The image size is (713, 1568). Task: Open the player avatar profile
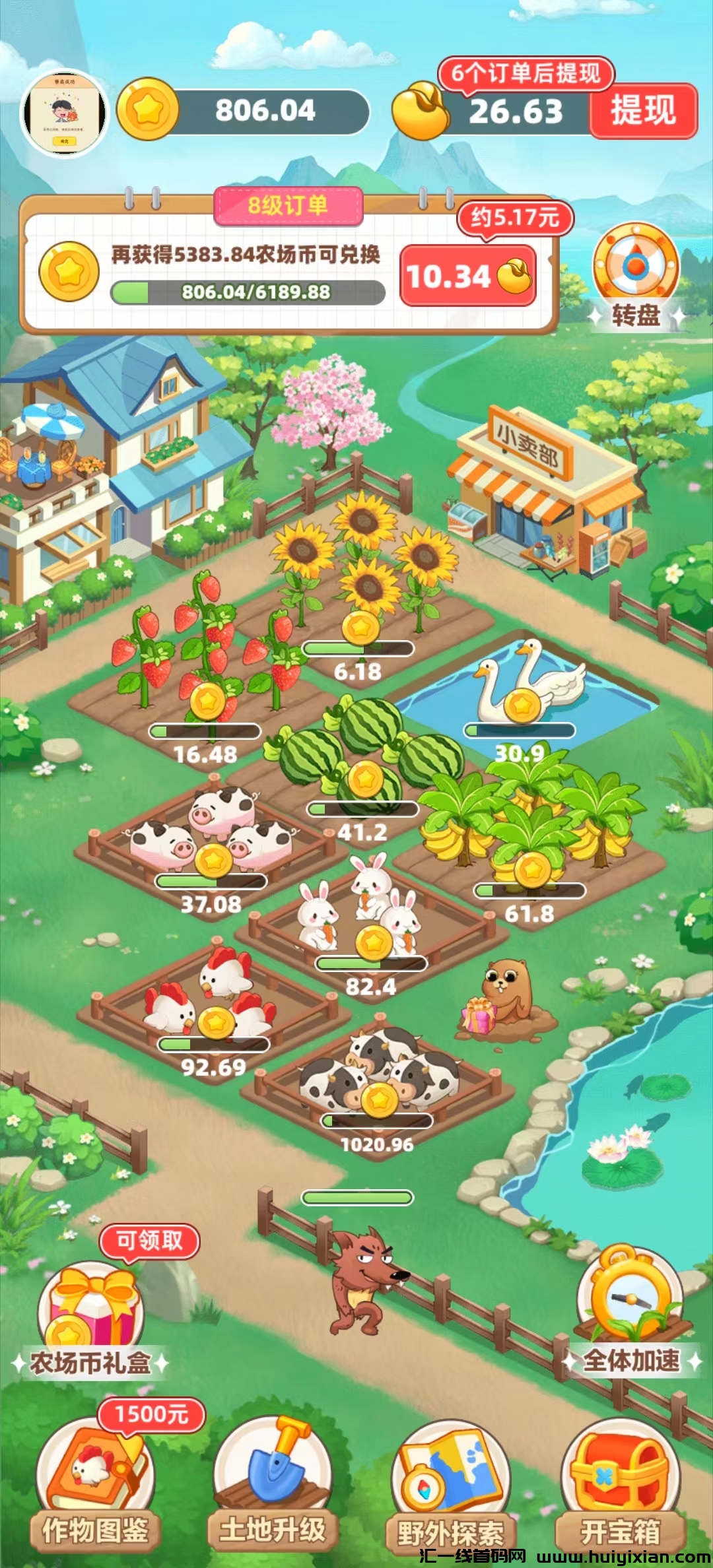65,113
